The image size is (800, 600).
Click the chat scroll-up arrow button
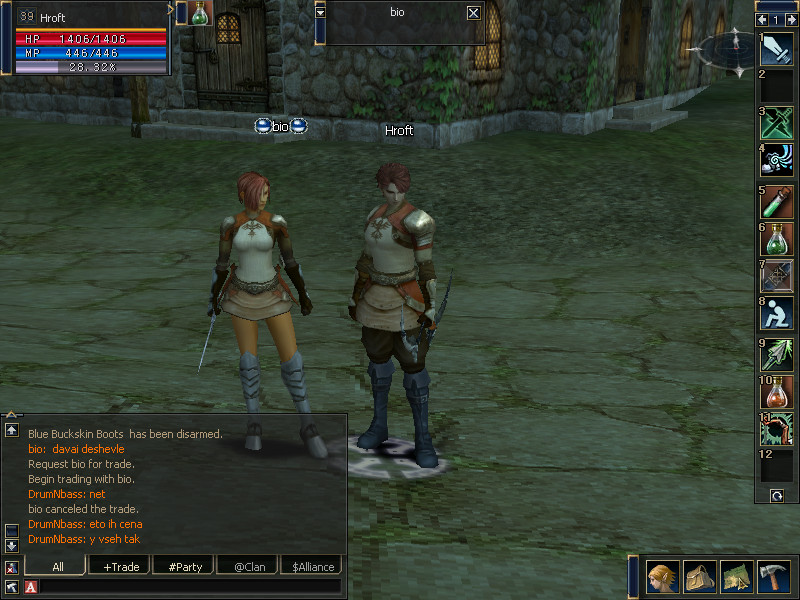pyautogui.click(x=11, y=430)
